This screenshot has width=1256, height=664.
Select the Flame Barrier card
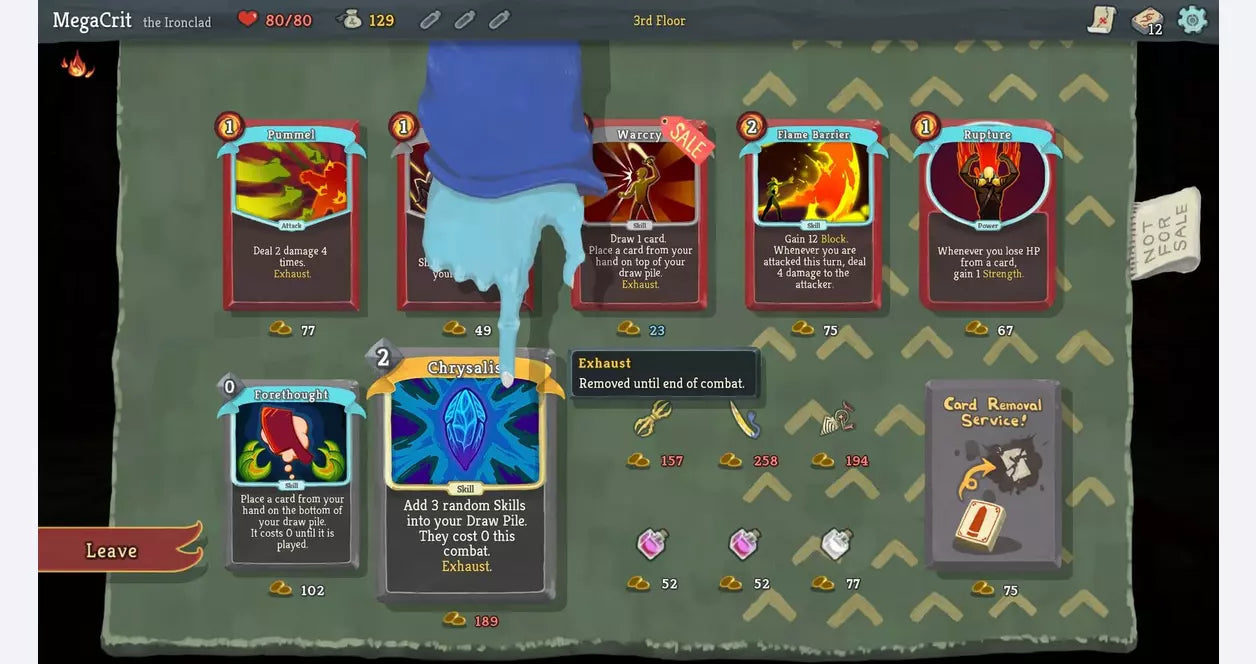(813, 217)
